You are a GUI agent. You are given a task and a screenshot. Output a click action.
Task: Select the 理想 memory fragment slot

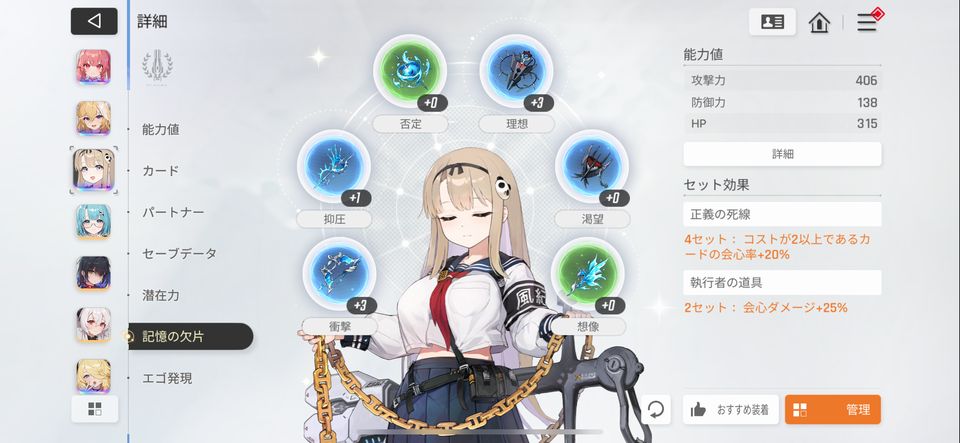coord(516,72)
